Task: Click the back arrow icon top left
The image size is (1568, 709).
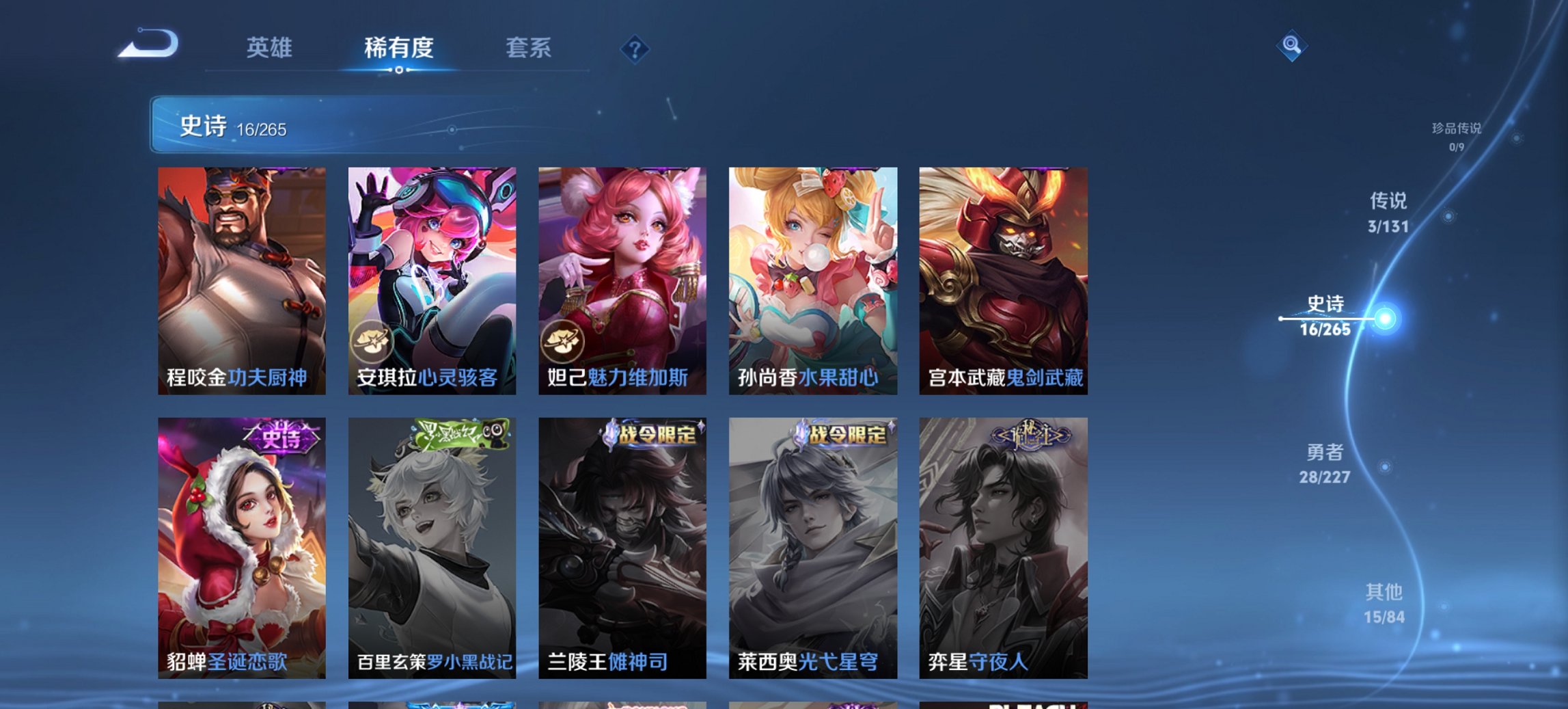Action: (147, 42)
